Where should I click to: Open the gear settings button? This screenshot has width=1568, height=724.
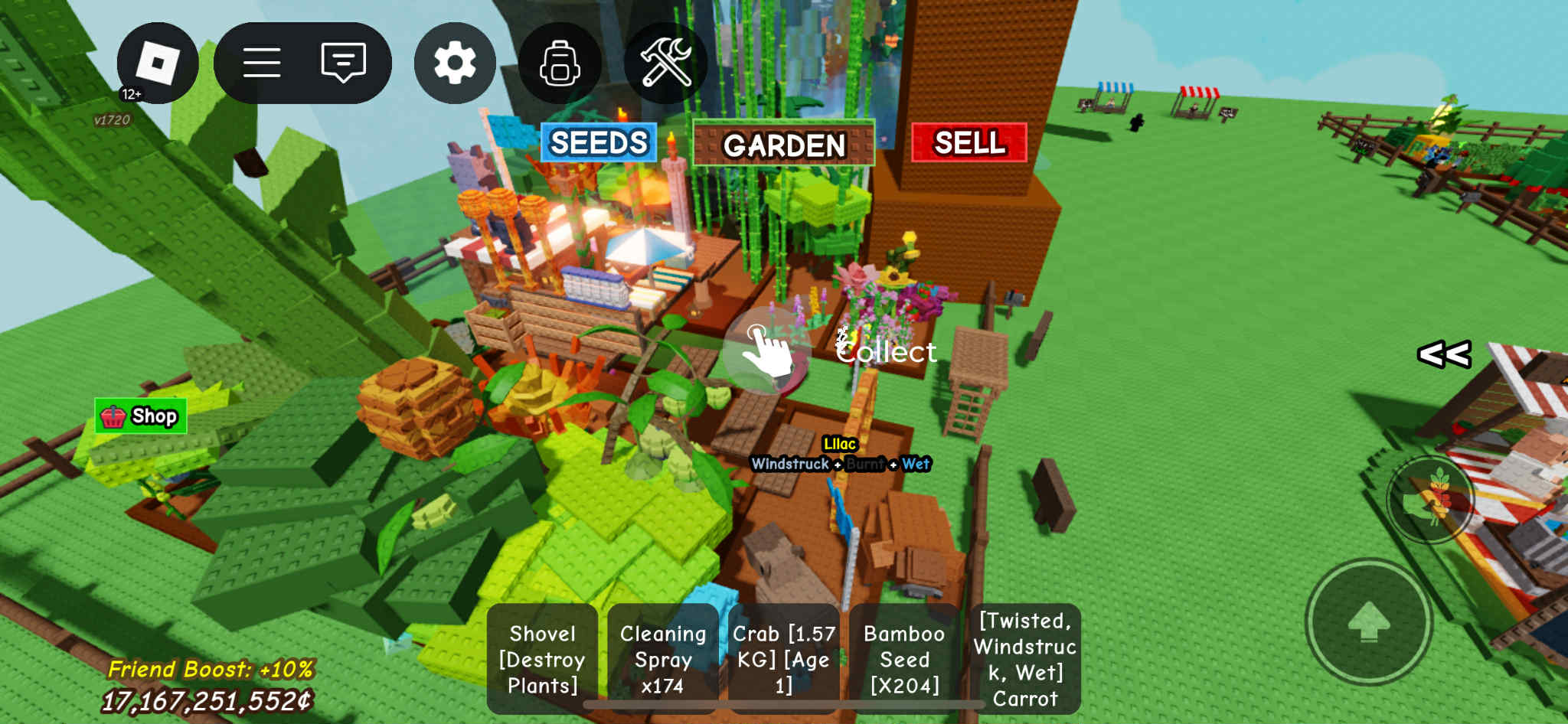pyautogui.click(x=455, y=63)
